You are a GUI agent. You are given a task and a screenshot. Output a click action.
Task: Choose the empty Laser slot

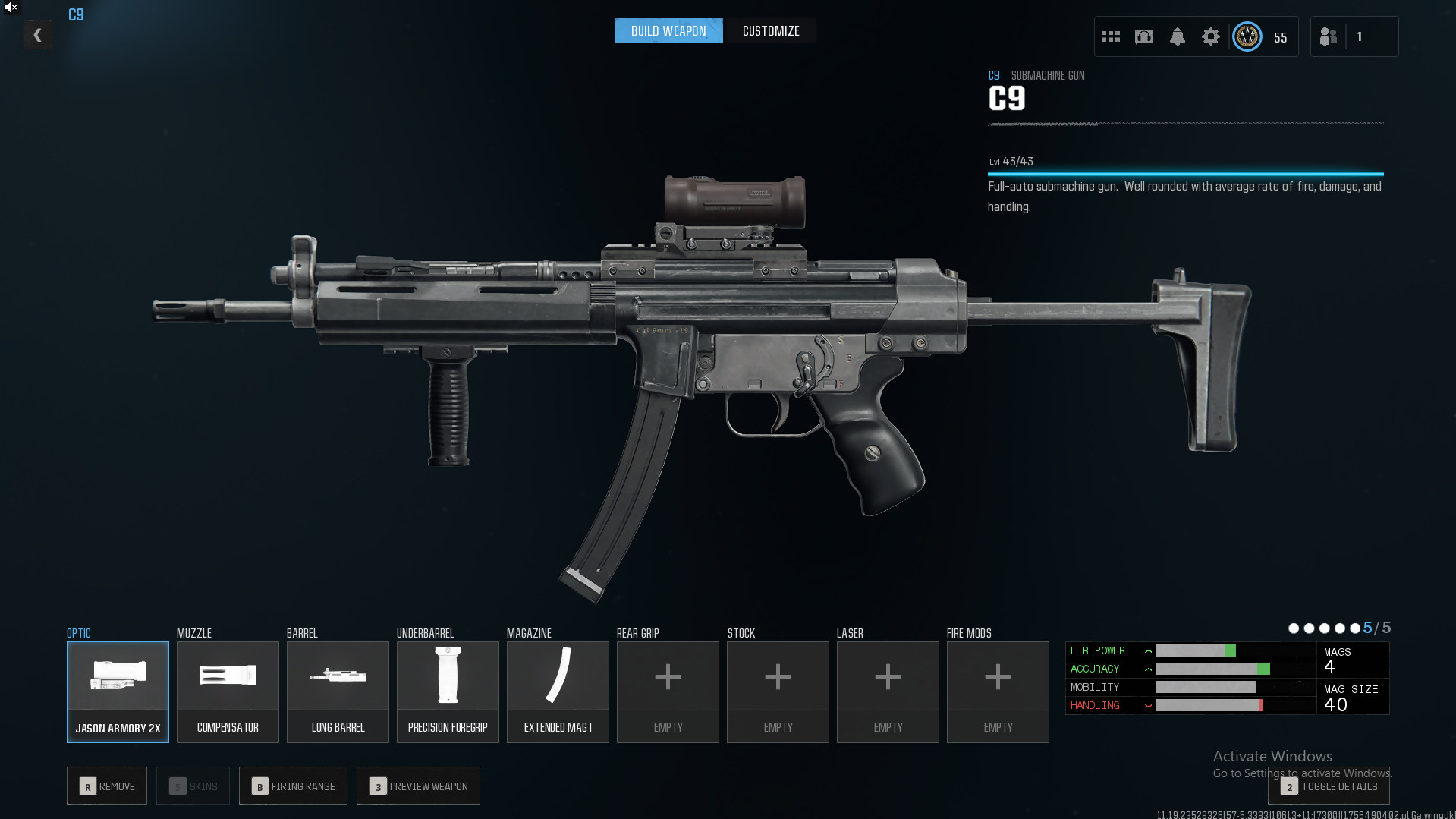pyautogui.click(x=888, y=691)
